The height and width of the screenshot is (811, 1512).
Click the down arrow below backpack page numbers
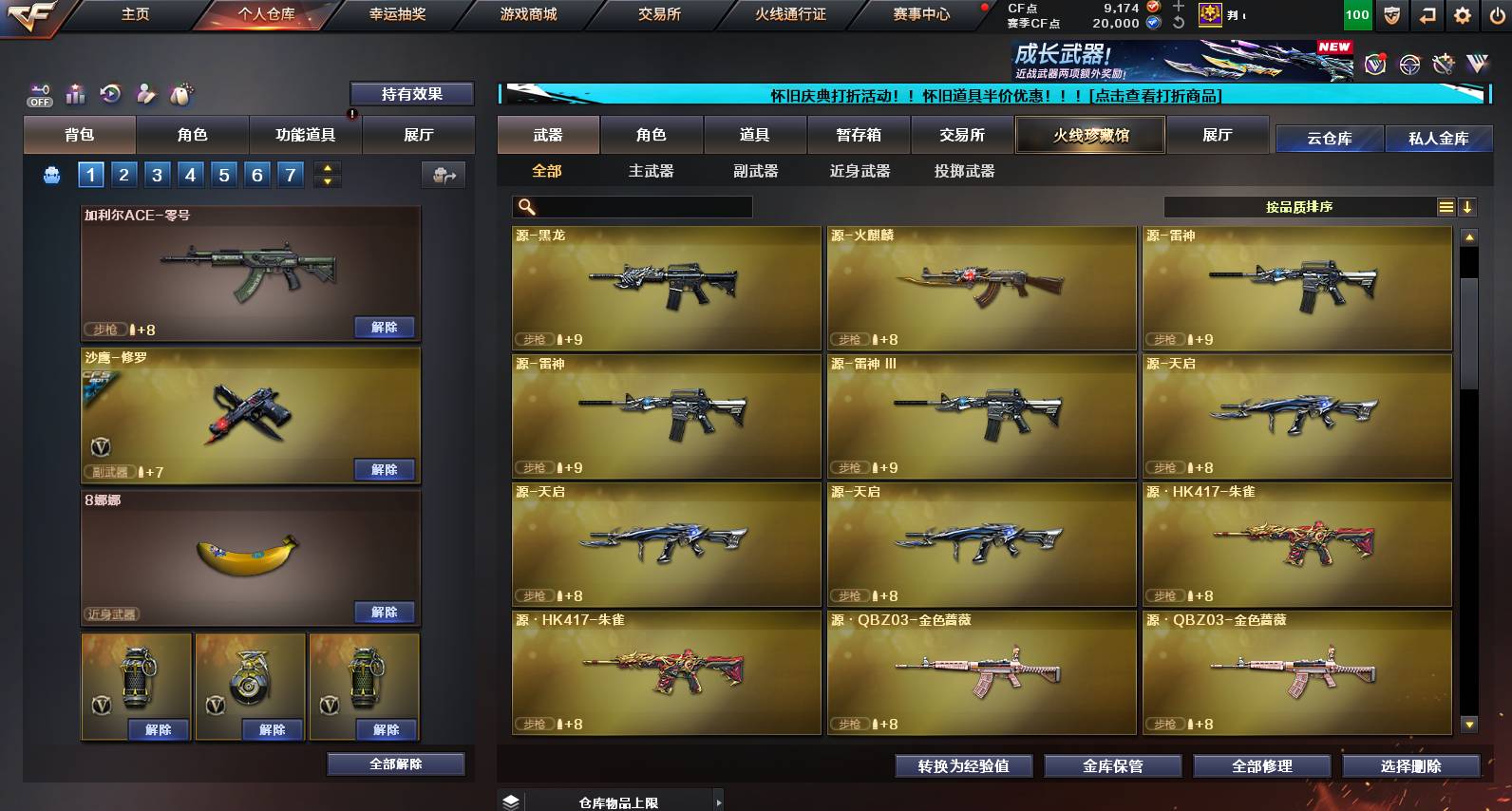[327, 182]
